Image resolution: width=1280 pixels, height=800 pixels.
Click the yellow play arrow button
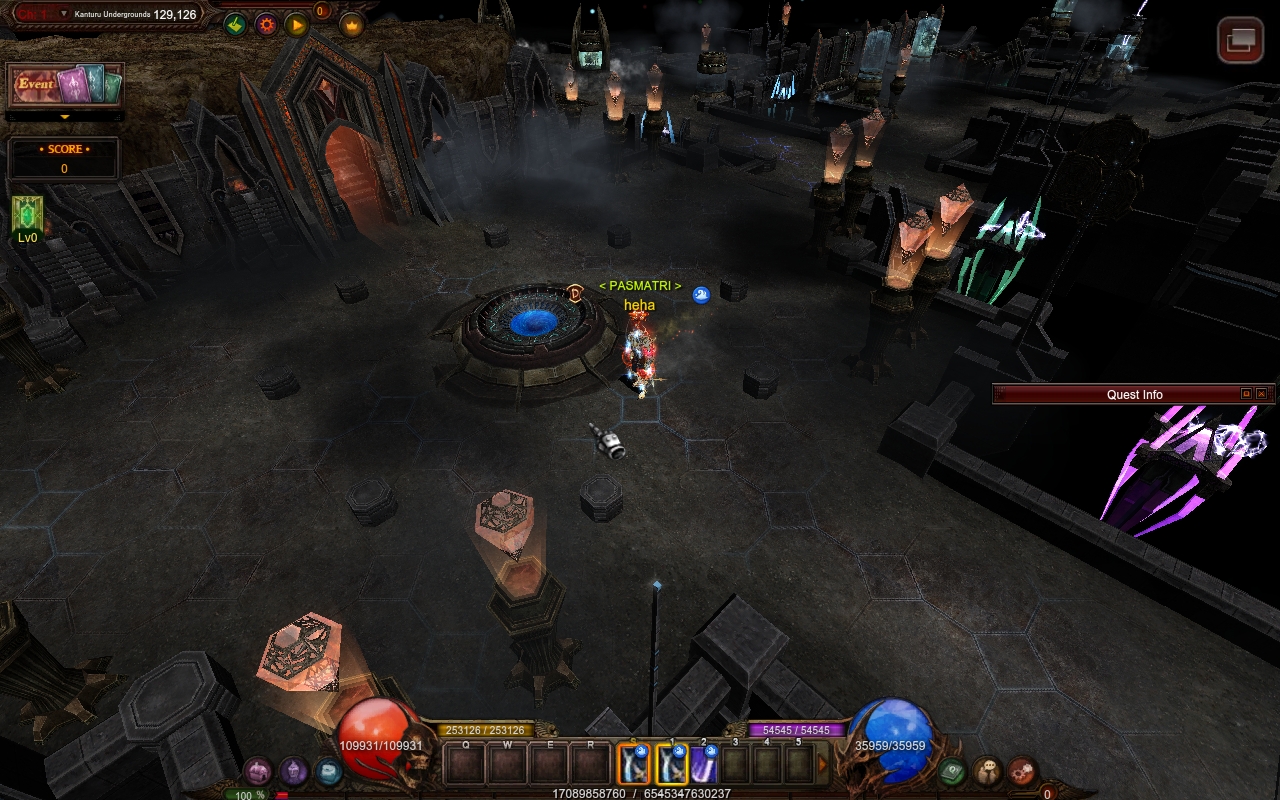coord(297,24)
